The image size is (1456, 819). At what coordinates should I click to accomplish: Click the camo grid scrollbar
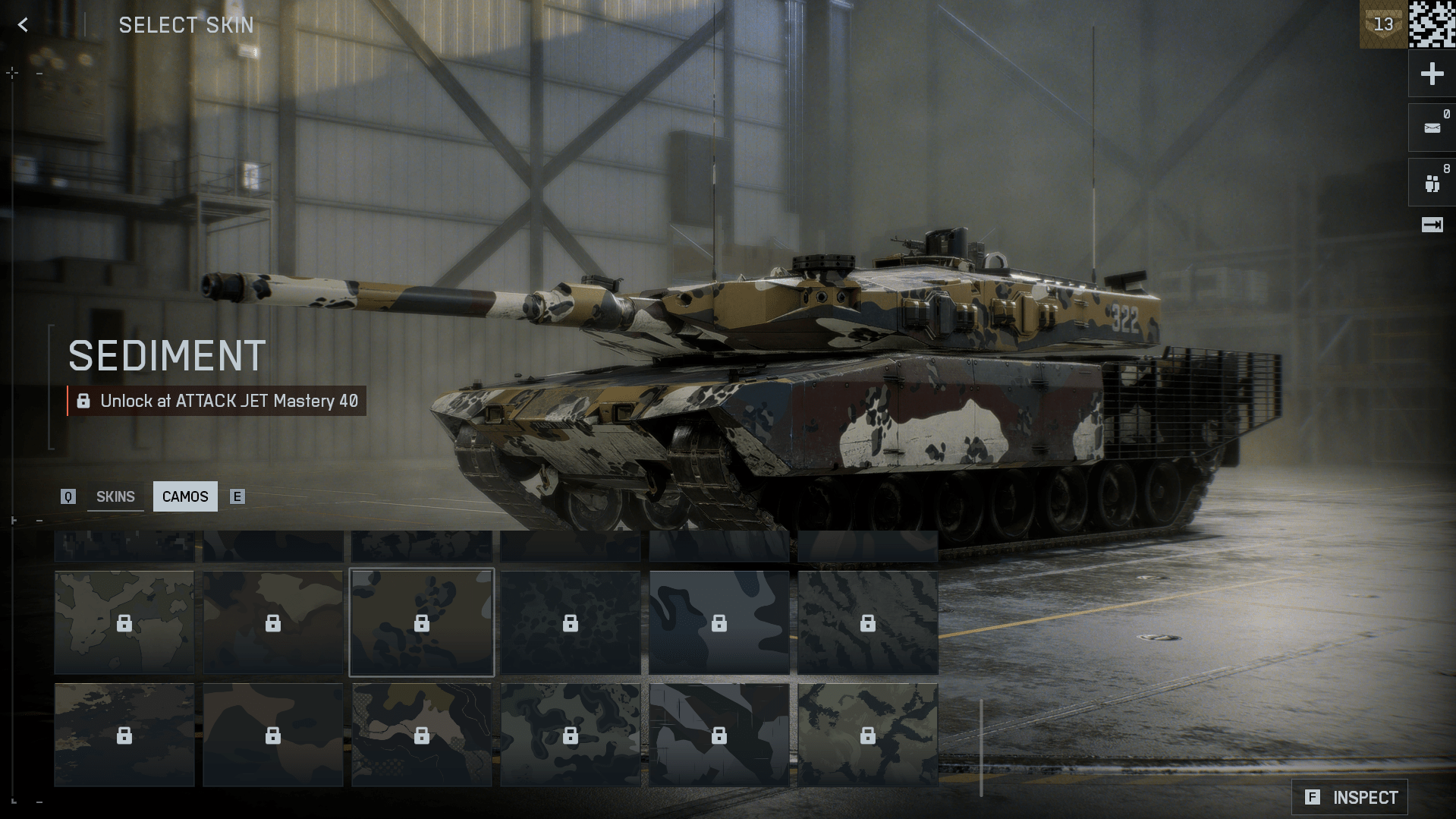[981, 748]
